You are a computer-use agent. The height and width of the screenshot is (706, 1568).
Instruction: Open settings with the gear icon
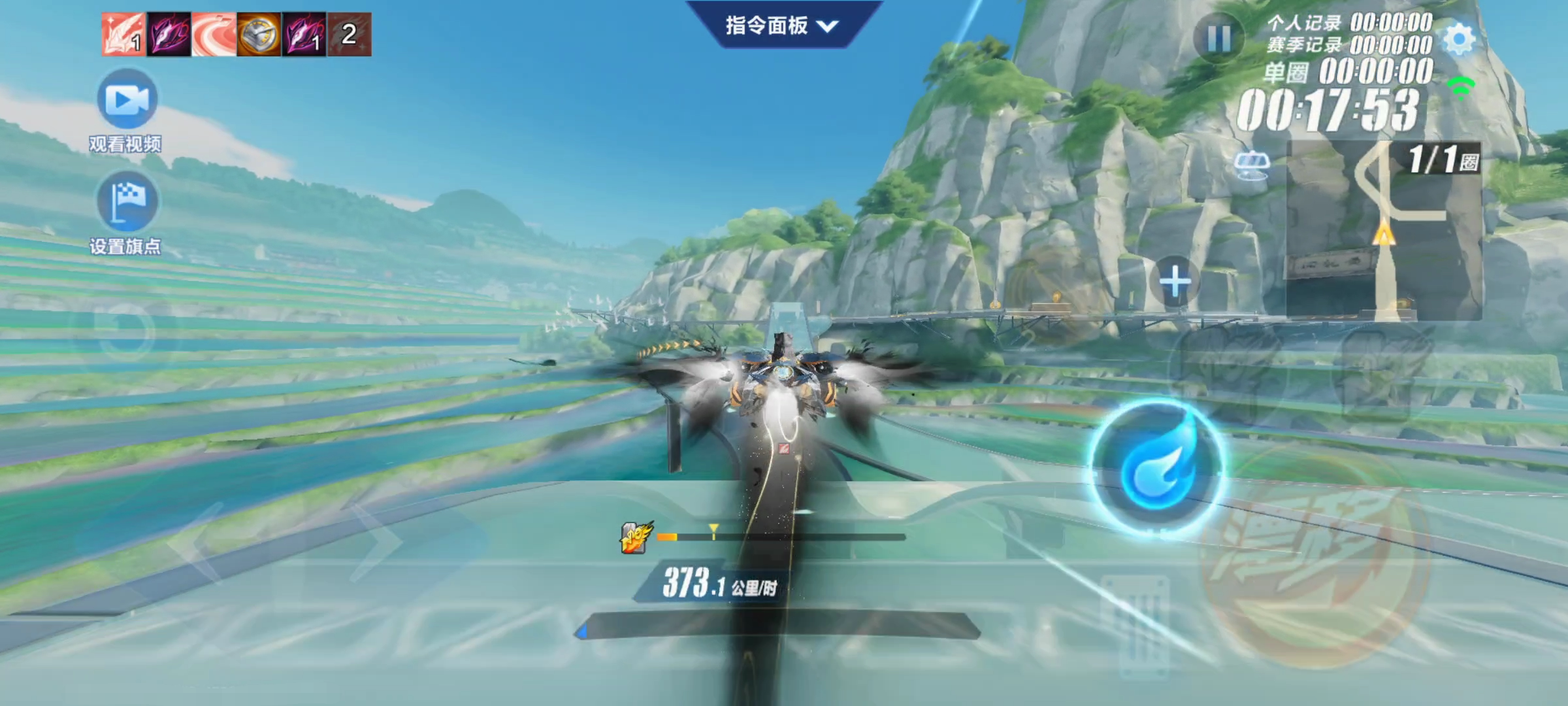point(1459,39)
